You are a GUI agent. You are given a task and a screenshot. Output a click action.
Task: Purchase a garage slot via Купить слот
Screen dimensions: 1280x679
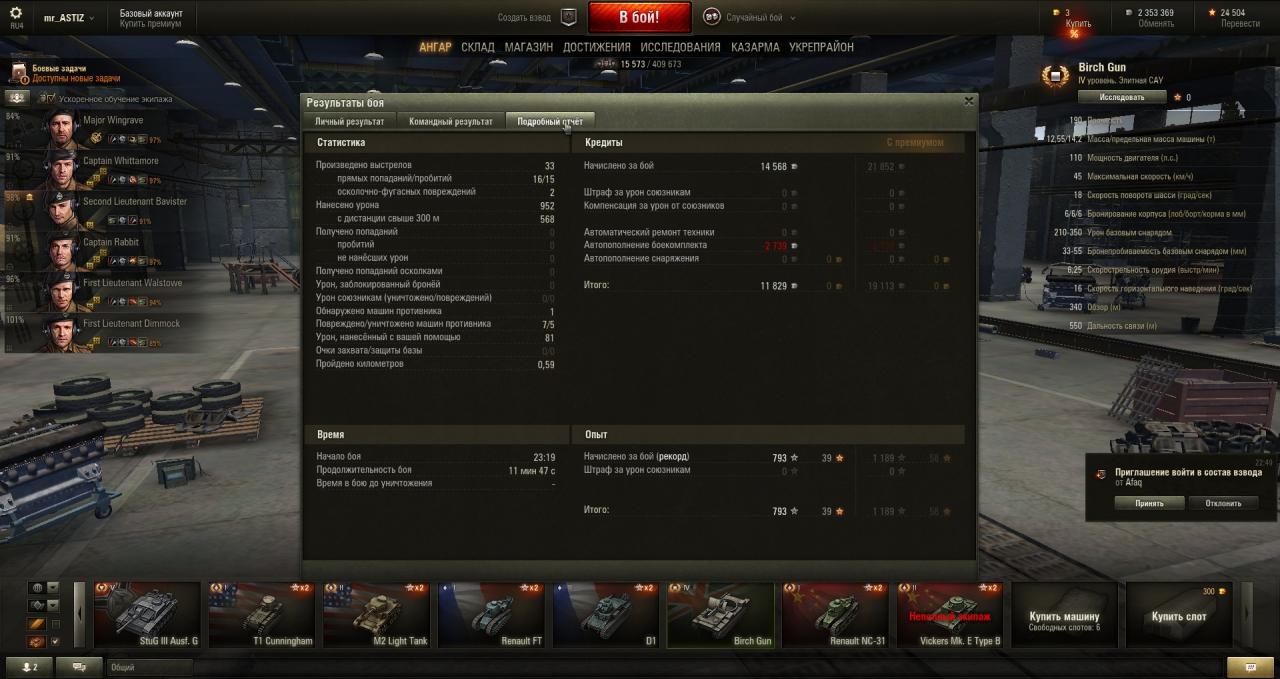click(x=1178, y=616)
